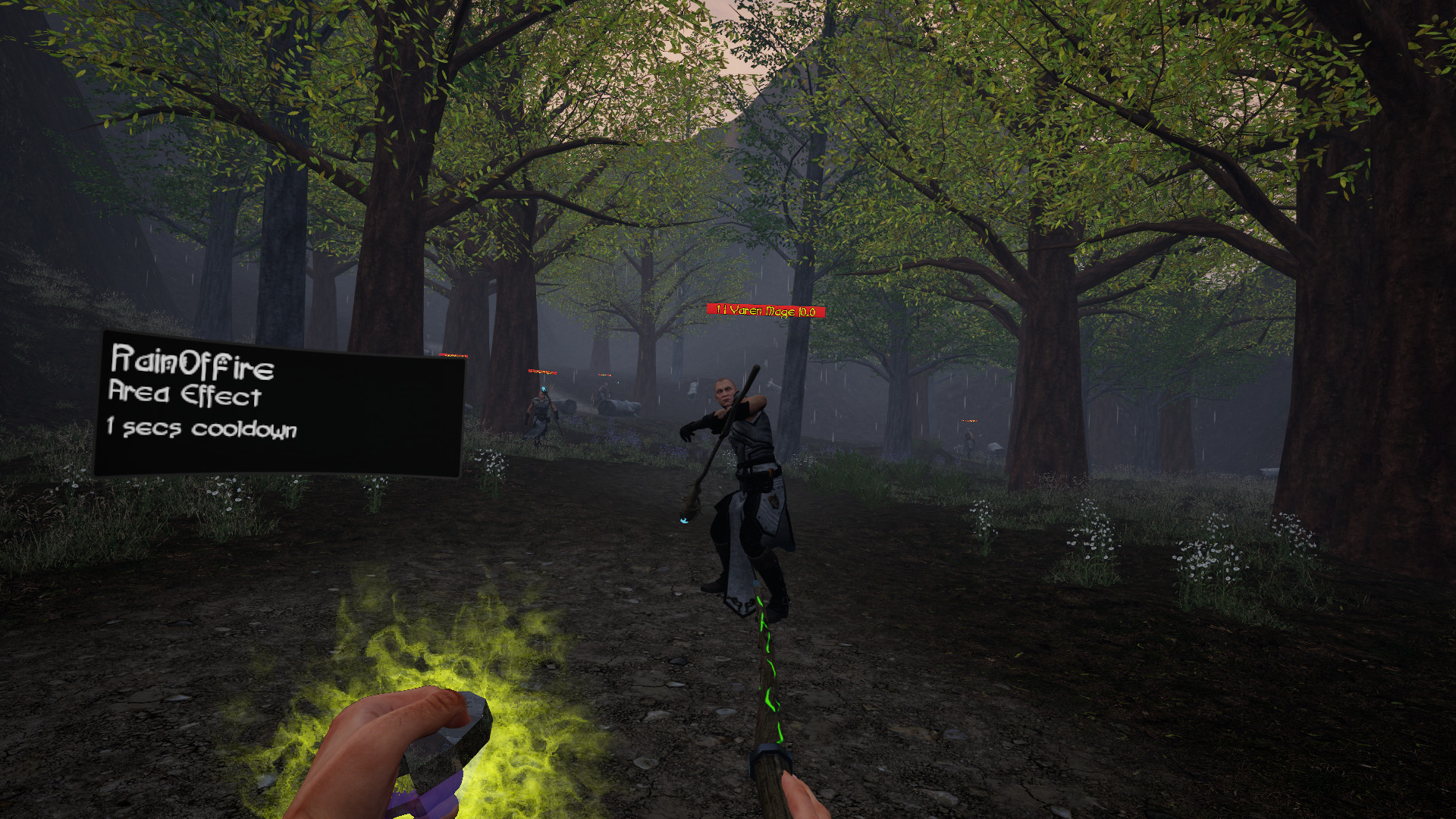The height and width of the screenshot is (819, 1456).
Task: Click the leftmost distant enemy health bar
Action: (453, 355)
